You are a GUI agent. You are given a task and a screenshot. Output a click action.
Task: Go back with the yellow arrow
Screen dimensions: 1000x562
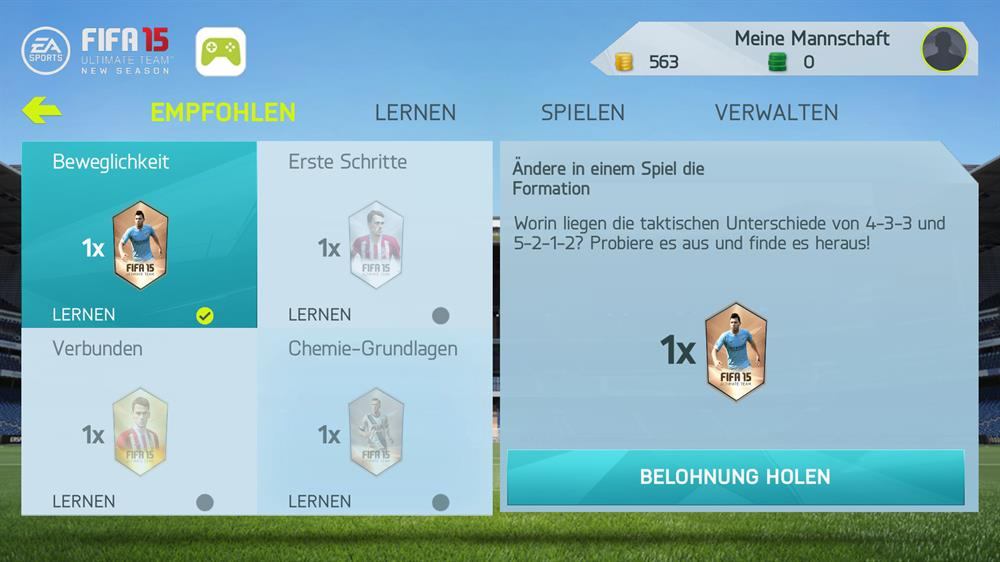click(x=41, y=111)
